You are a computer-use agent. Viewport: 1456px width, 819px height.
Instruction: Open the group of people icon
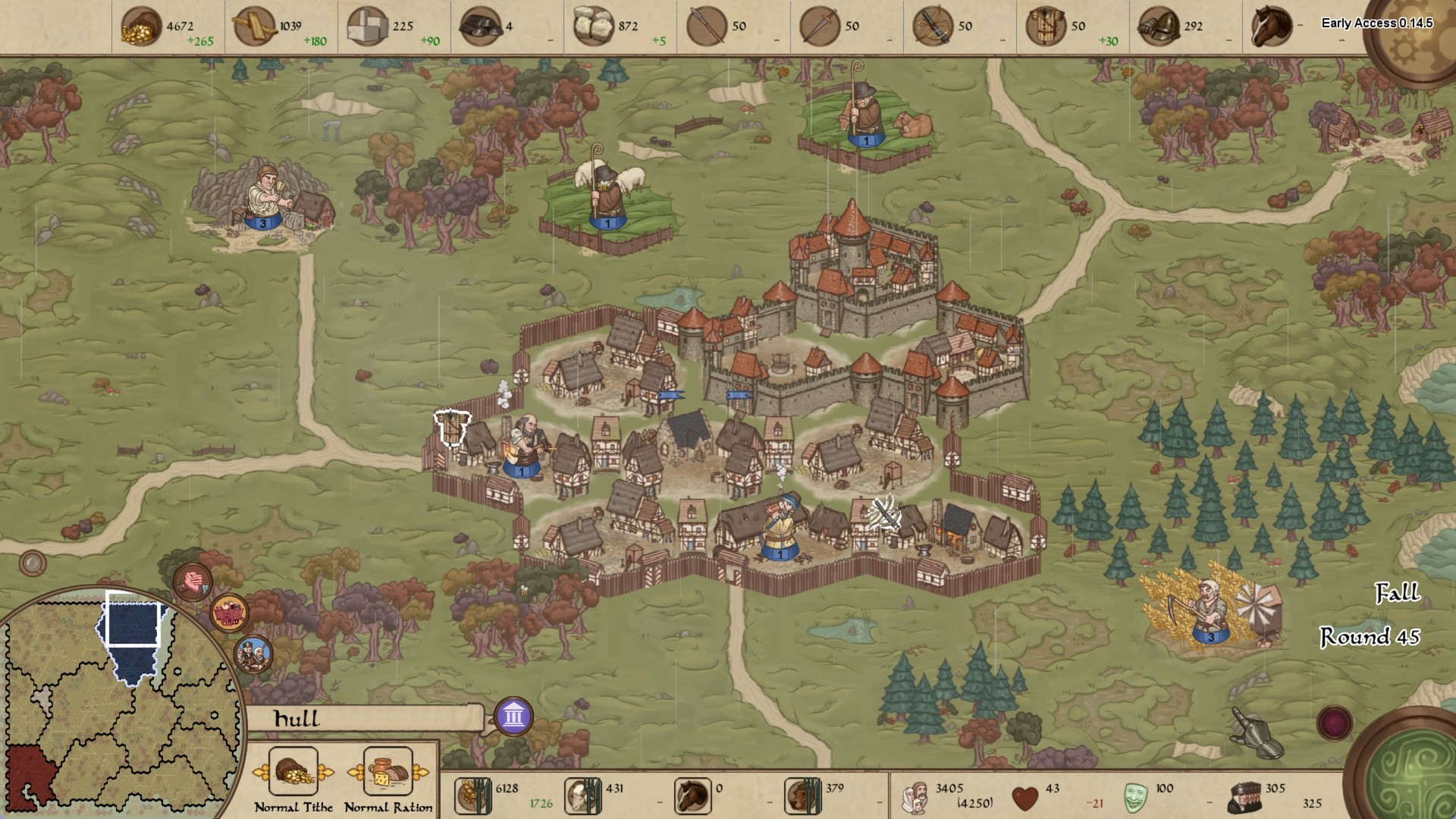(253, 654)
